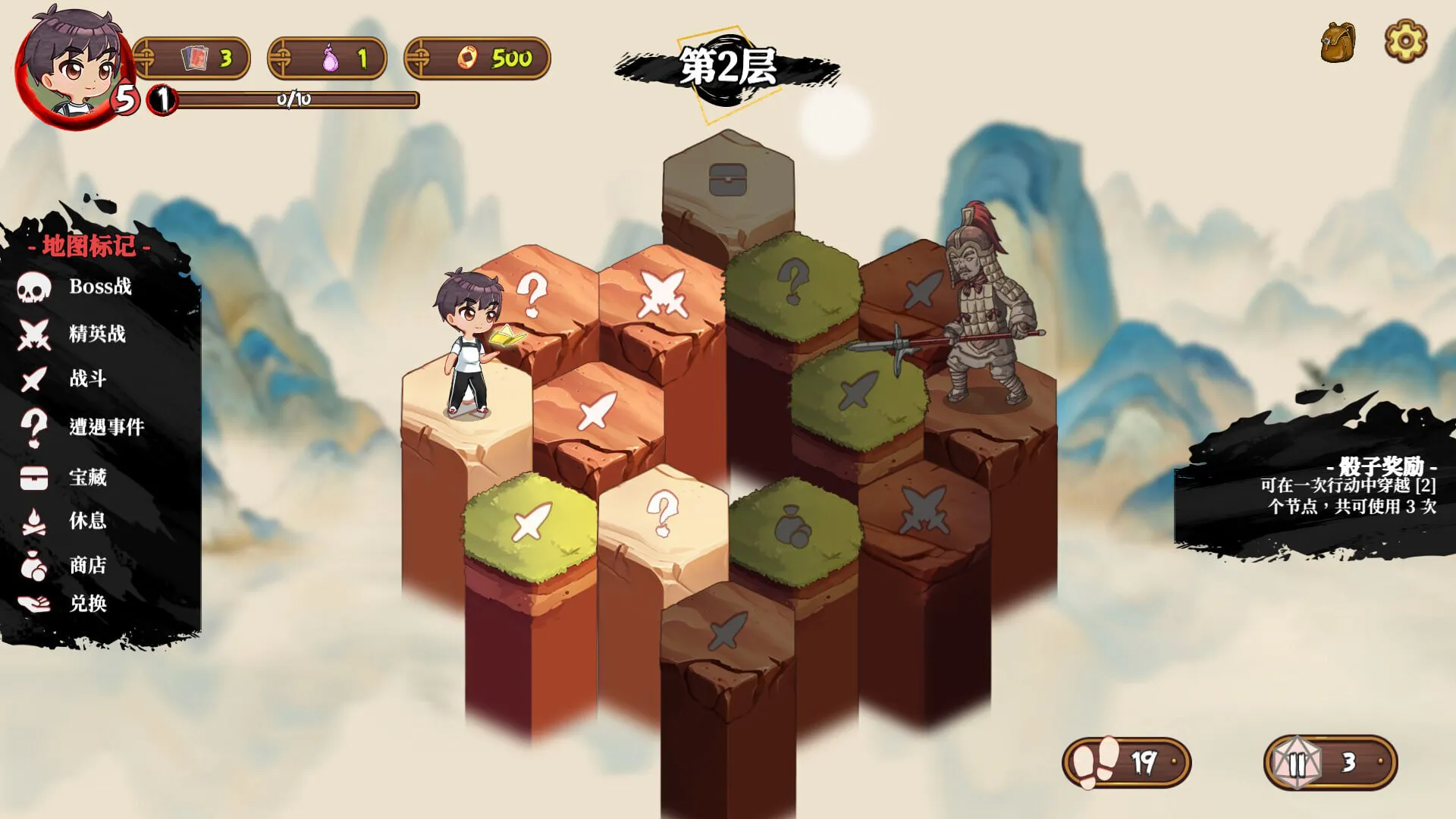1456x819 pixels.
Task: Click the 遭遇事件 legend entry
Action: click(x=82, y=427)
